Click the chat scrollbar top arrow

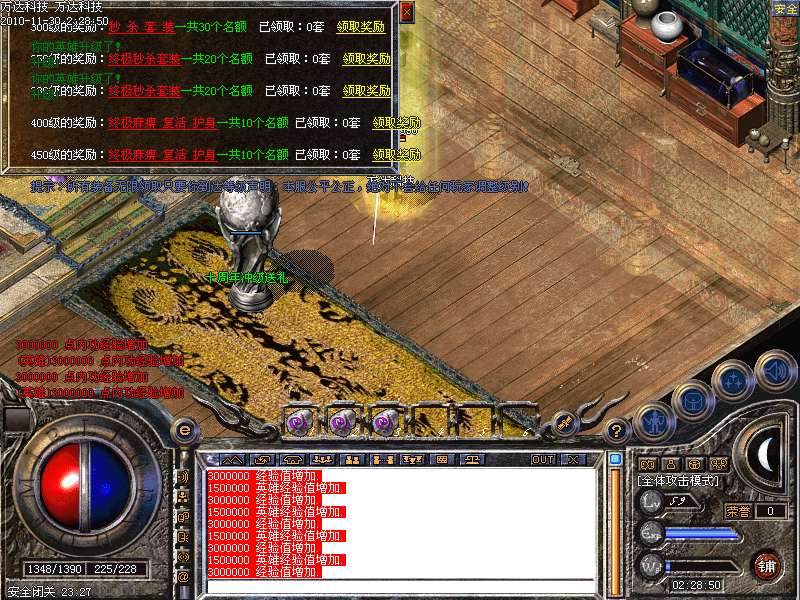[615, 459]
